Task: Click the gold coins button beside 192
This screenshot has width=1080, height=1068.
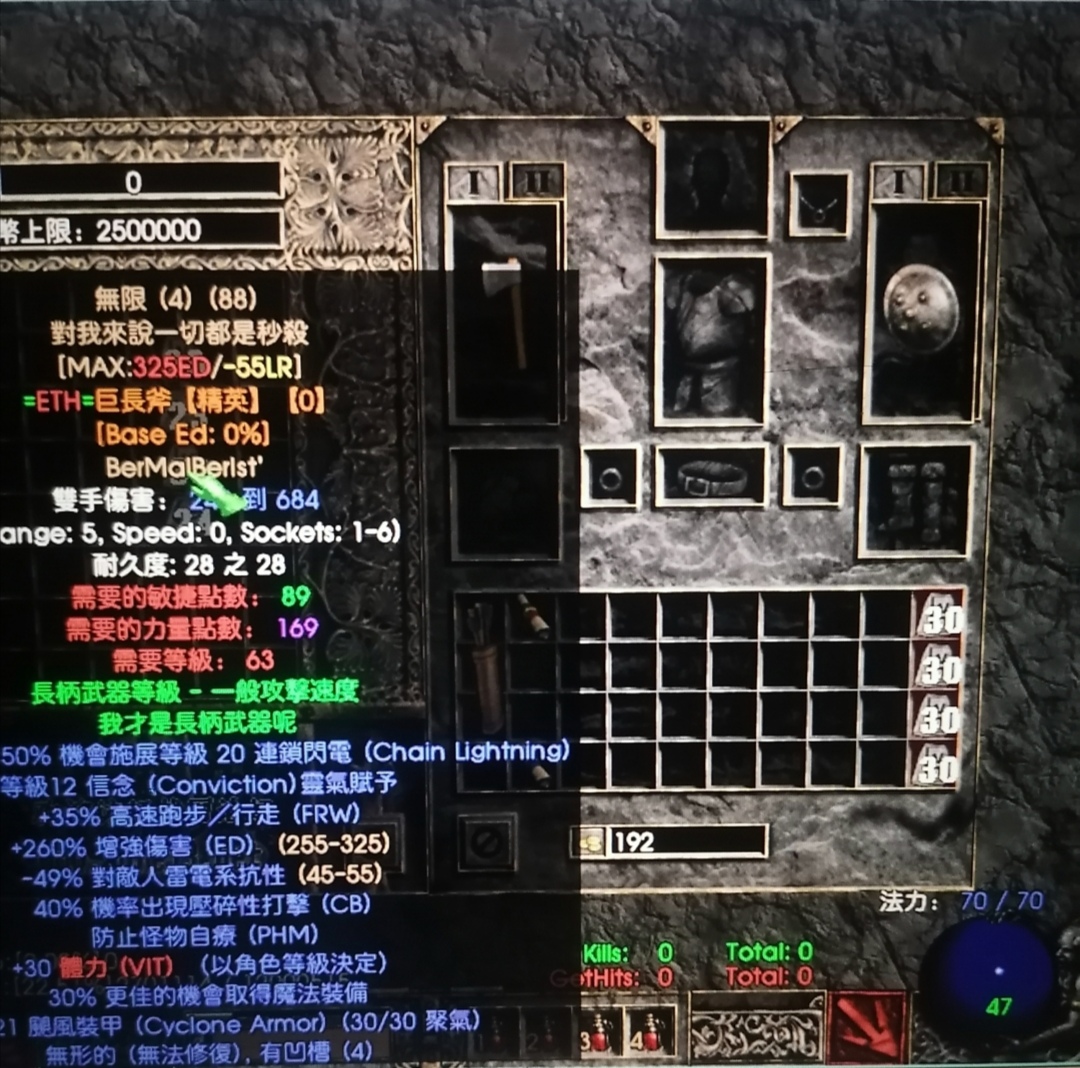Action: click(589, 842)
